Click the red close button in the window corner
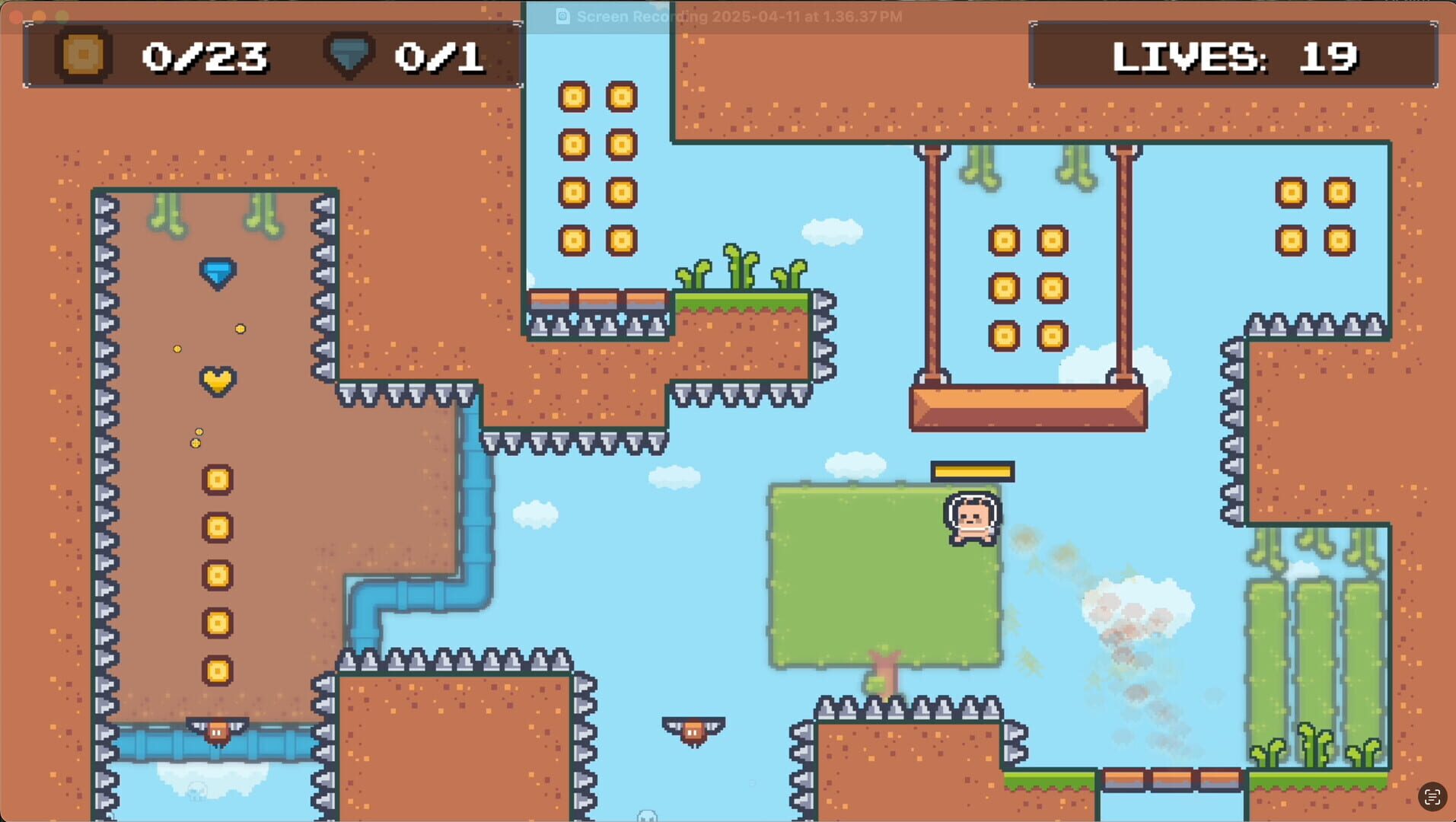 click(14, 16)
